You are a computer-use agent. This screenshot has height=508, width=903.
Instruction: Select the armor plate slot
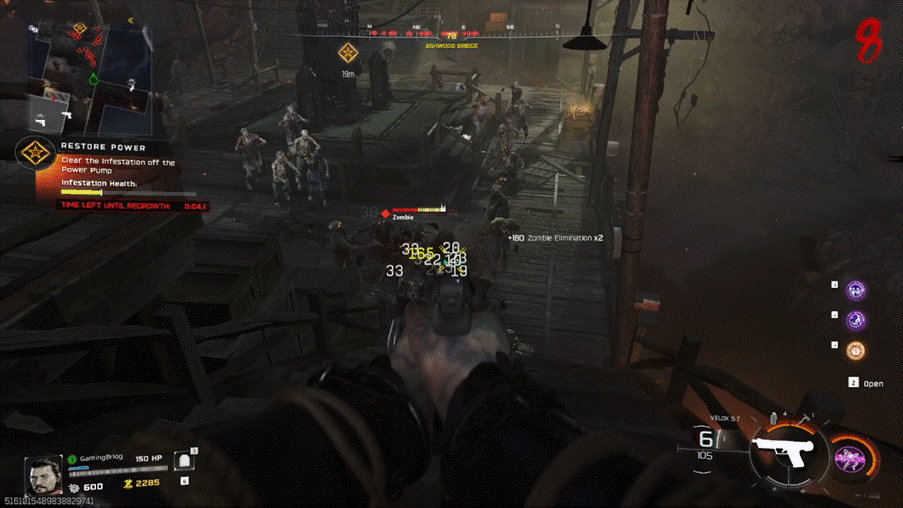pyautogui.click(x=184, y=461)
